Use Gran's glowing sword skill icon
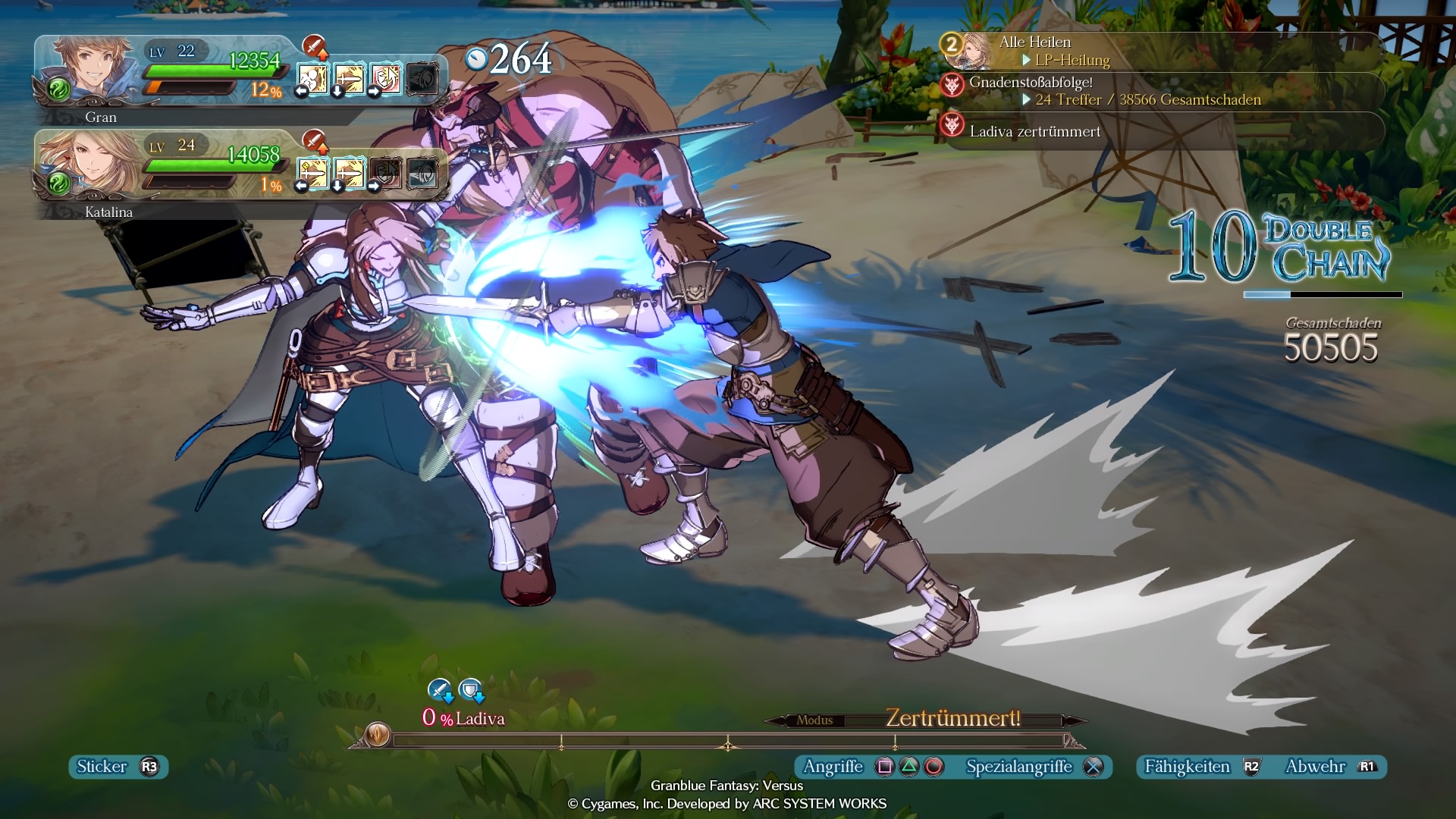The image size is (1456, 819). tap(349, 79)
